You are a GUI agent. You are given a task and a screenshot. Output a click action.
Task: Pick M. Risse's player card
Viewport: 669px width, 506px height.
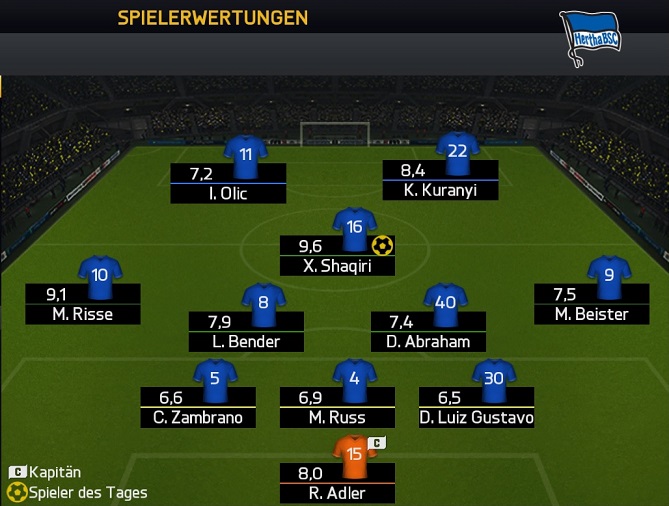(x=84, y=304)
